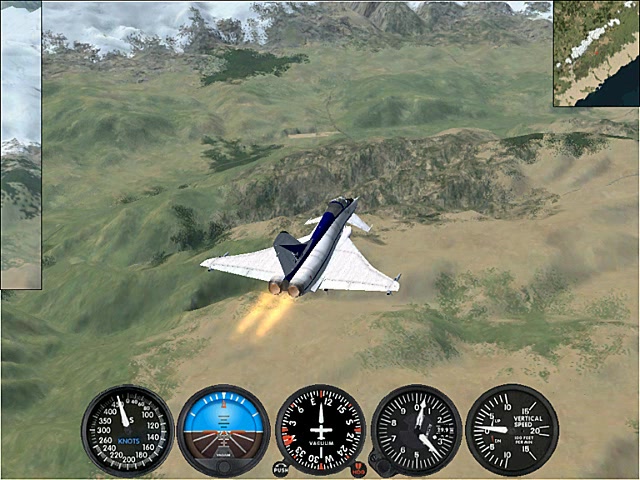The width and height of the screenshot is (640, 480).
Task: Open the terrain minimap in the corner
Action: [596, 53]
